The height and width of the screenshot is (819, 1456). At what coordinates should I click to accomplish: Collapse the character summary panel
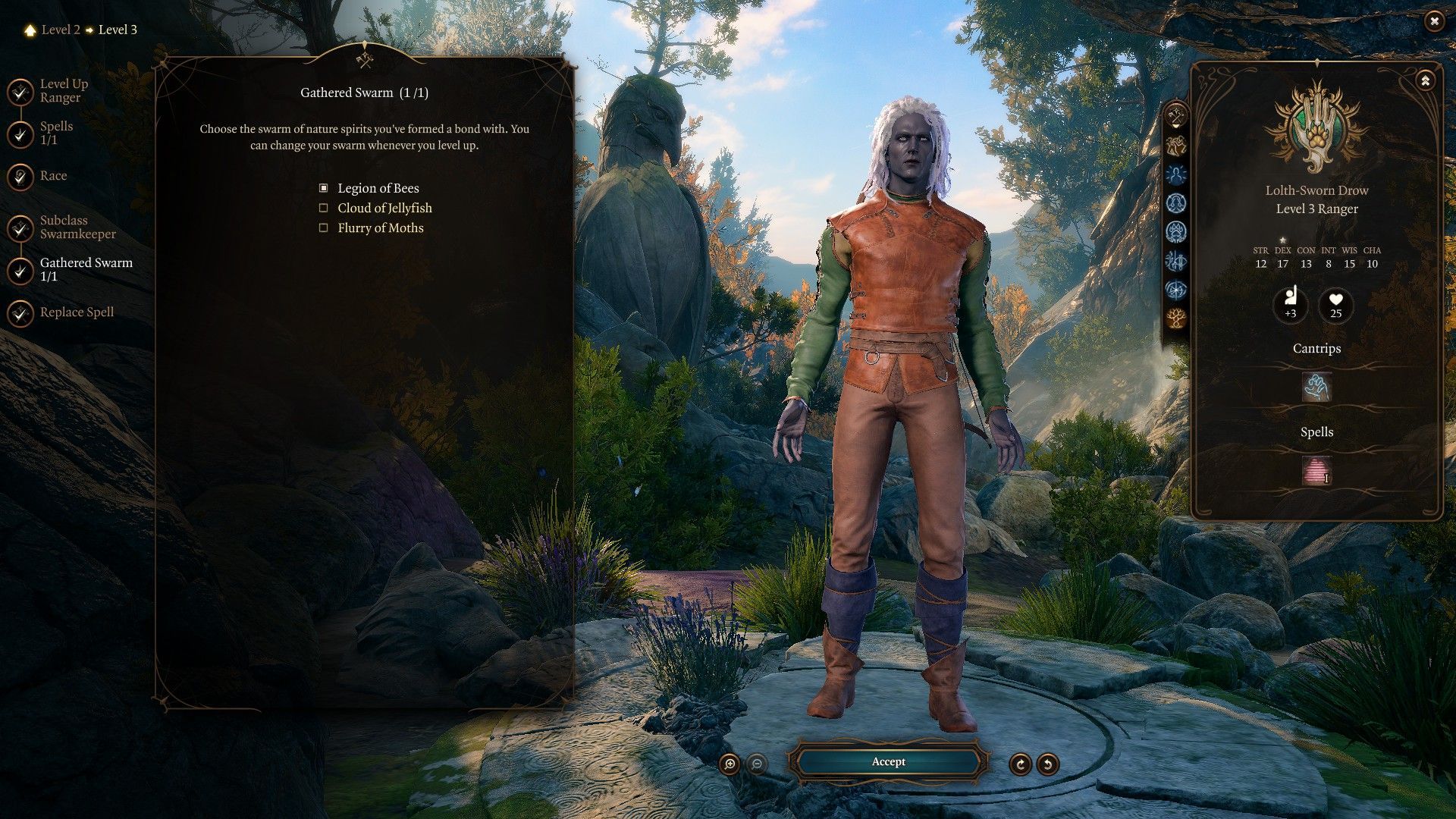tap(1426, 80)
